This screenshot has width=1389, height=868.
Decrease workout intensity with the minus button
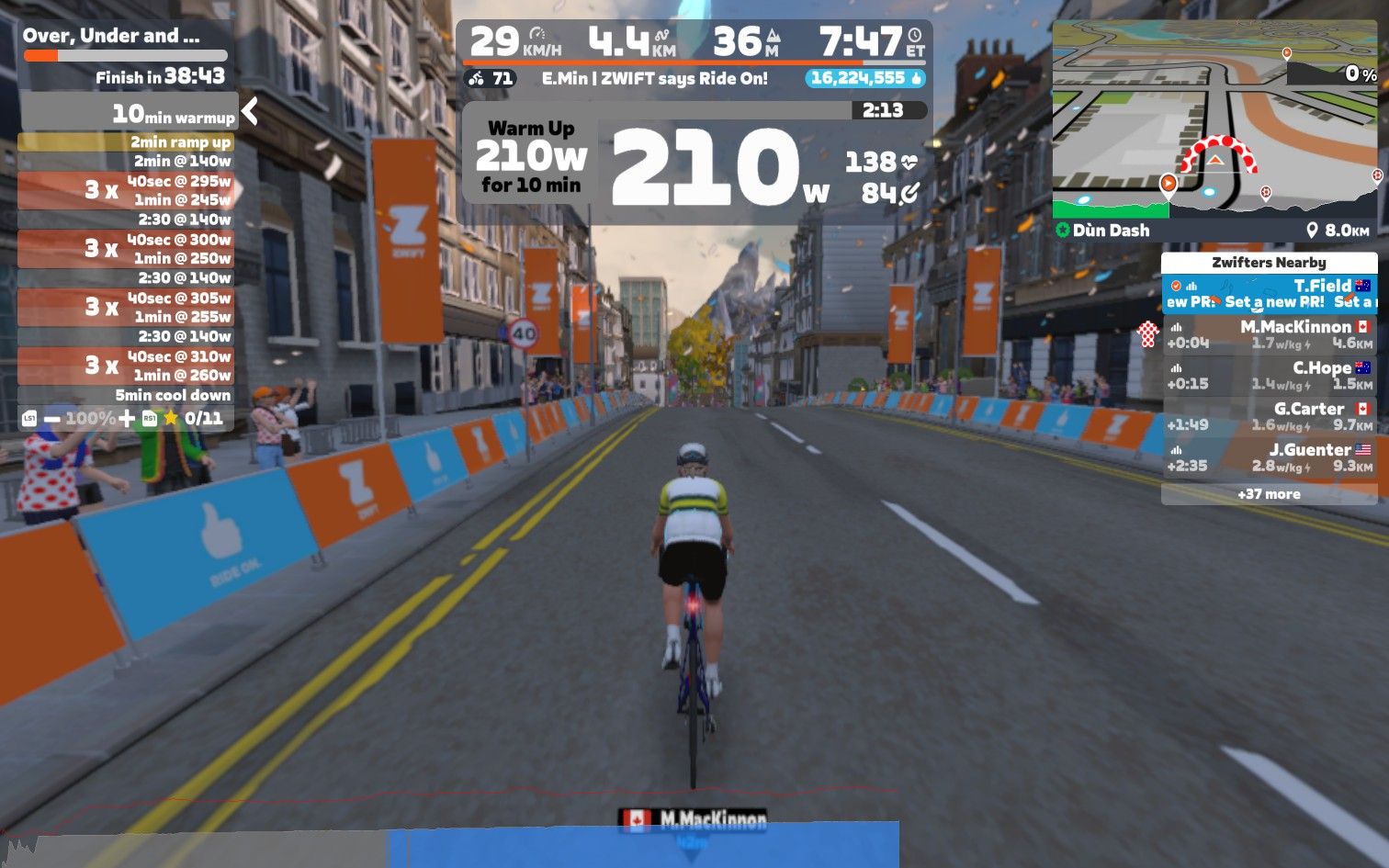pyautogui.click(x=52, y=419)
